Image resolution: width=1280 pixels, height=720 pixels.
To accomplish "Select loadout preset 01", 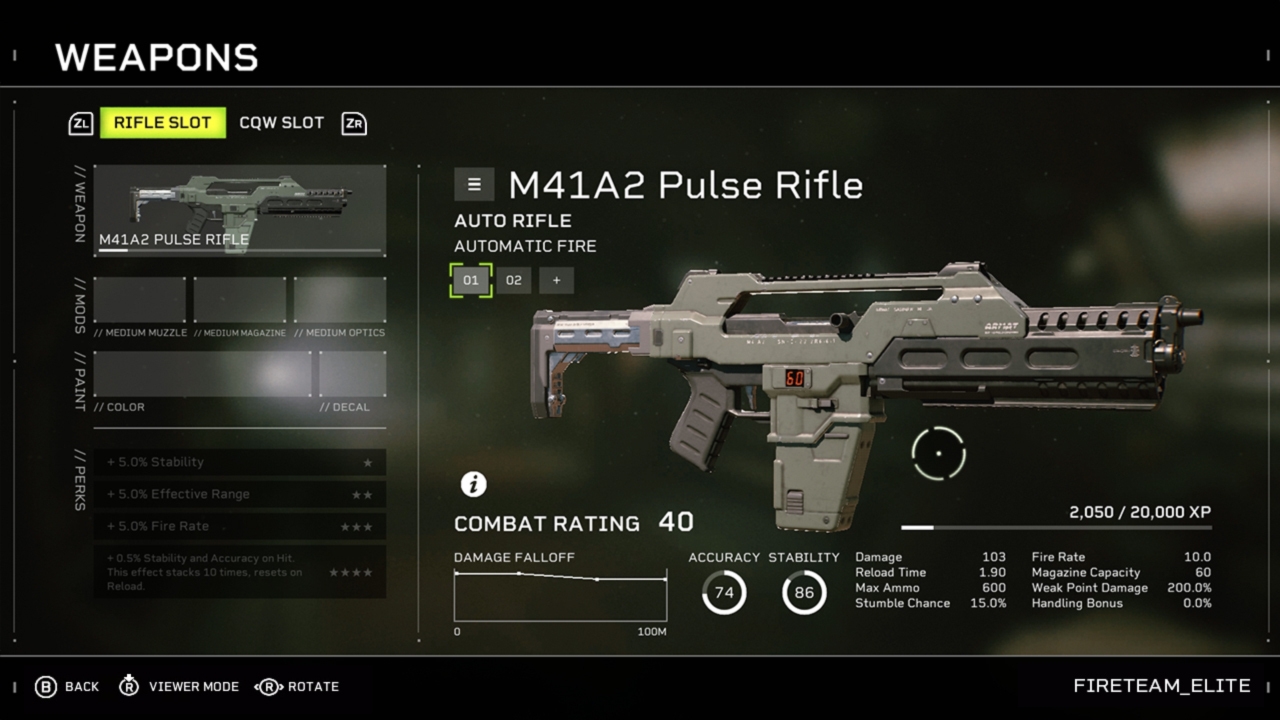I will (x=470, y=280).
